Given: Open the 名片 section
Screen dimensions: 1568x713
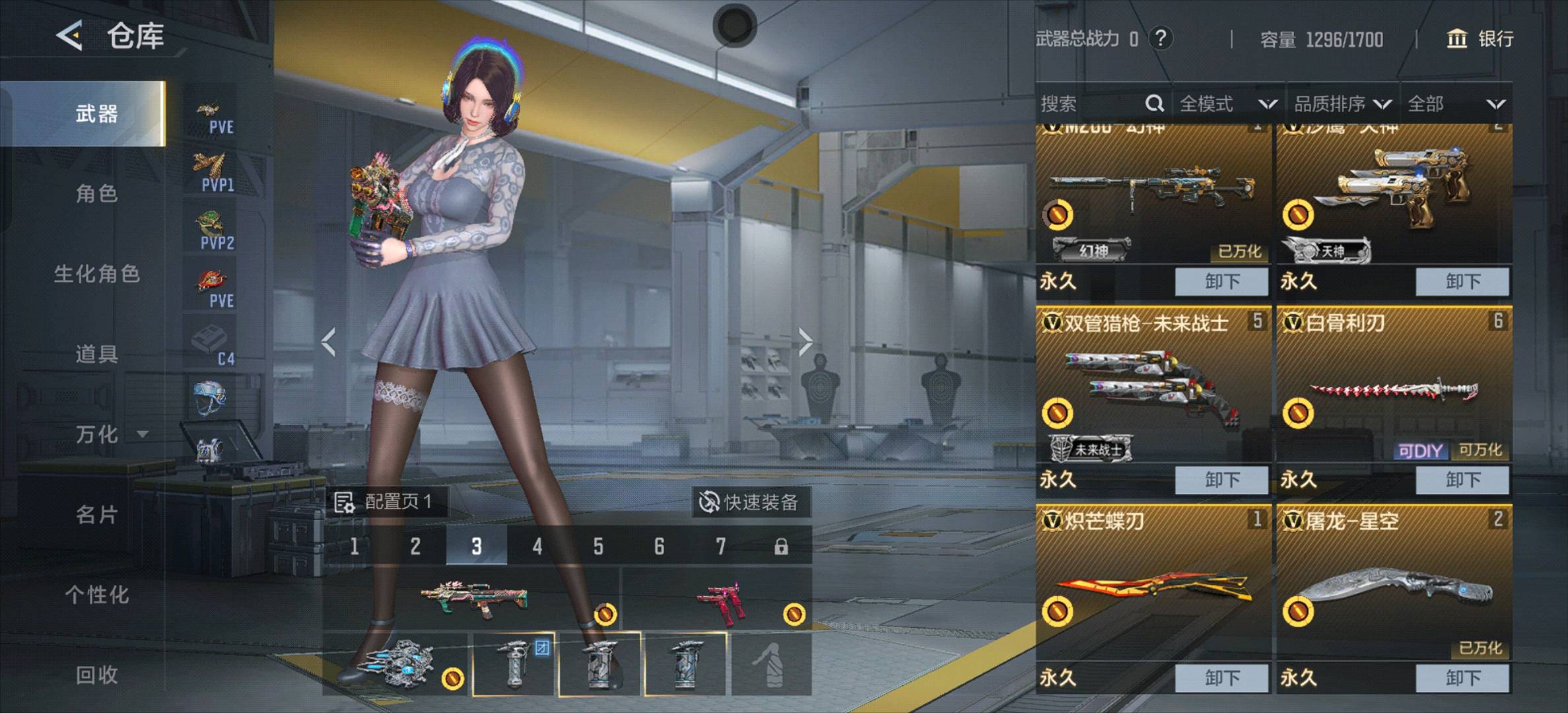Looking at the screenshot, I should coord(96,515).
